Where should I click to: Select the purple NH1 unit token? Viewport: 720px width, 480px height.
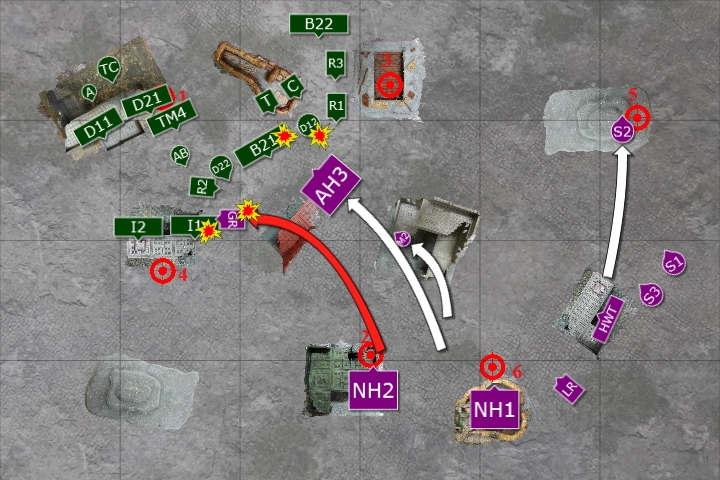[494, 408]
